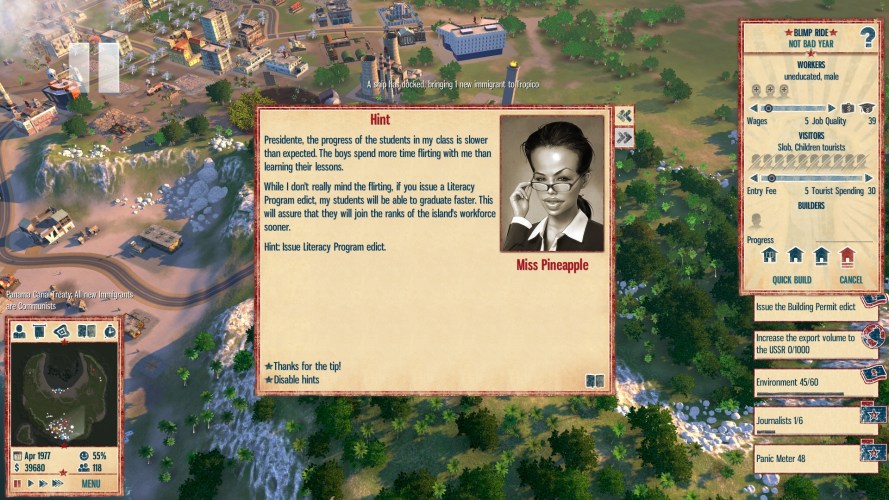The height and width of the screenshot is (500, 889).
Task: Open the book icon in the hint dialog
Action: [x=595, y=380]
